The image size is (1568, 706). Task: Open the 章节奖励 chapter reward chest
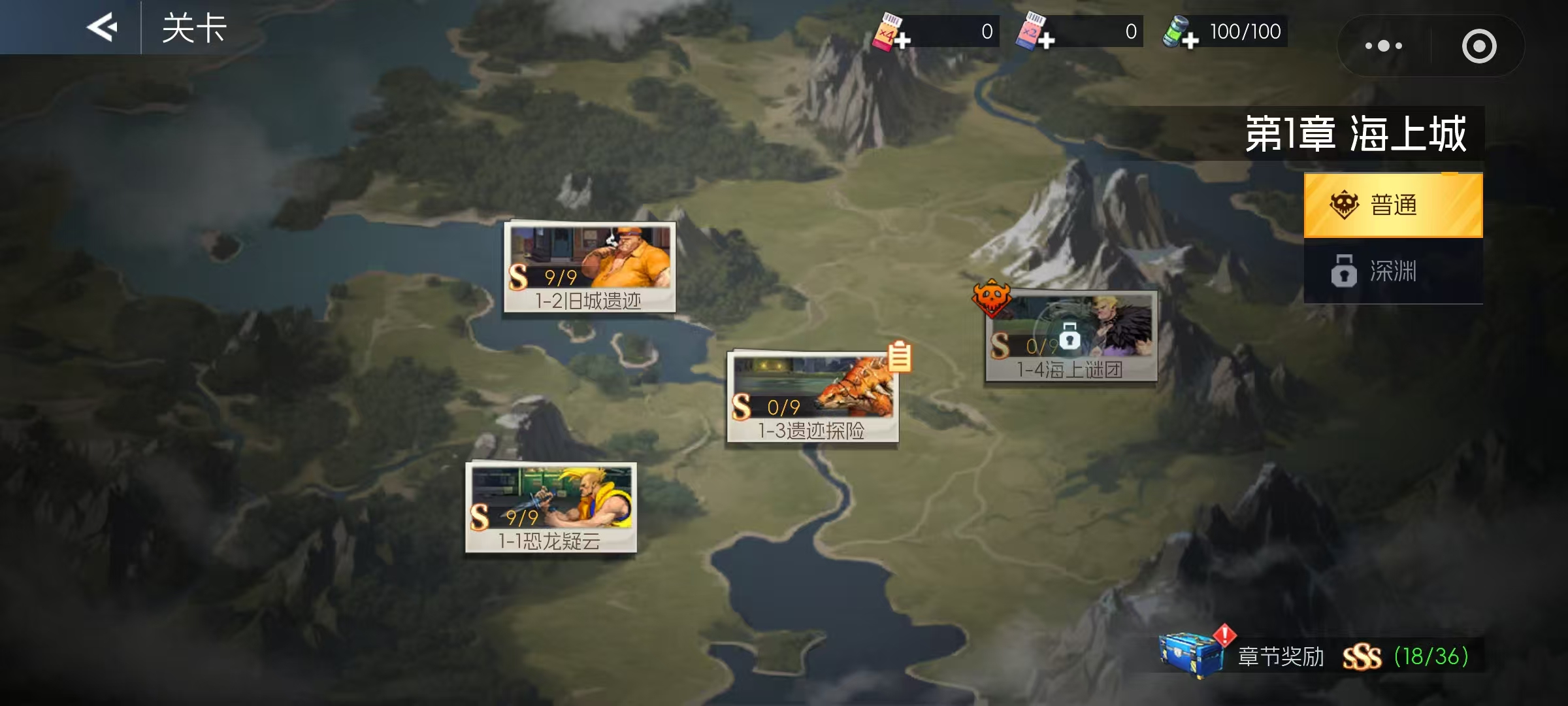point(1190,654)
